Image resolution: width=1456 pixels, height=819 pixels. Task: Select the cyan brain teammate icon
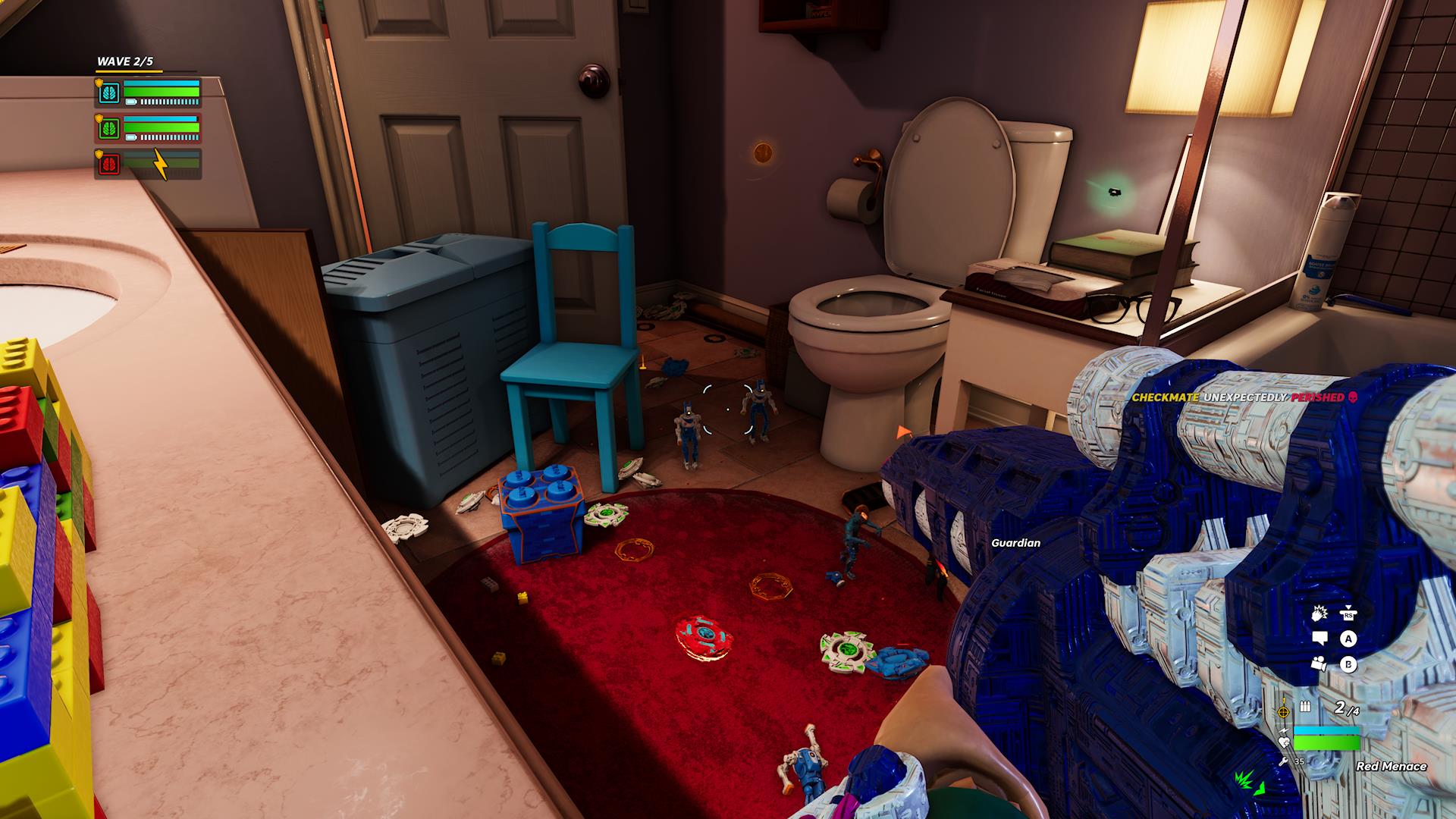pos(109,94)
